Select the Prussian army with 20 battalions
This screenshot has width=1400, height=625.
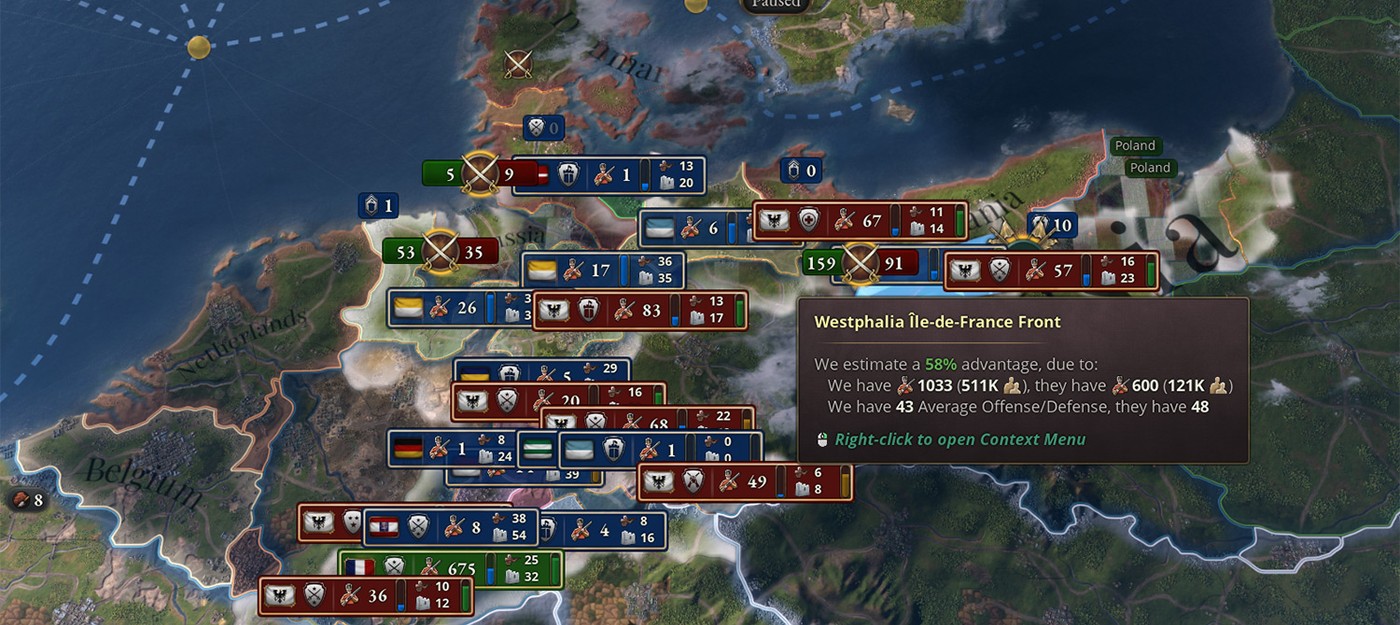tap(556, 401)
